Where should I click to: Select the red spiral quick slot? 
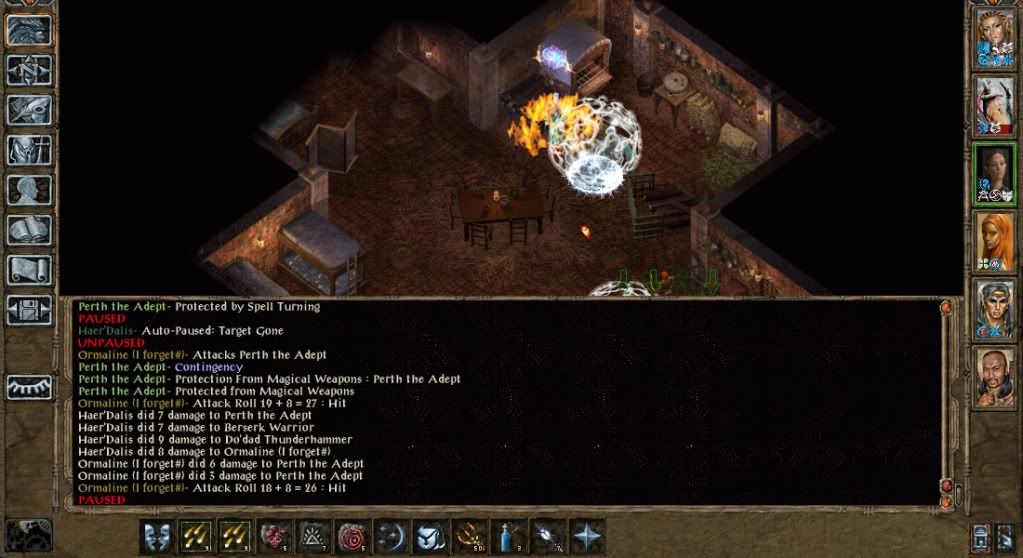pyautogui.click(x=352, y=537)
